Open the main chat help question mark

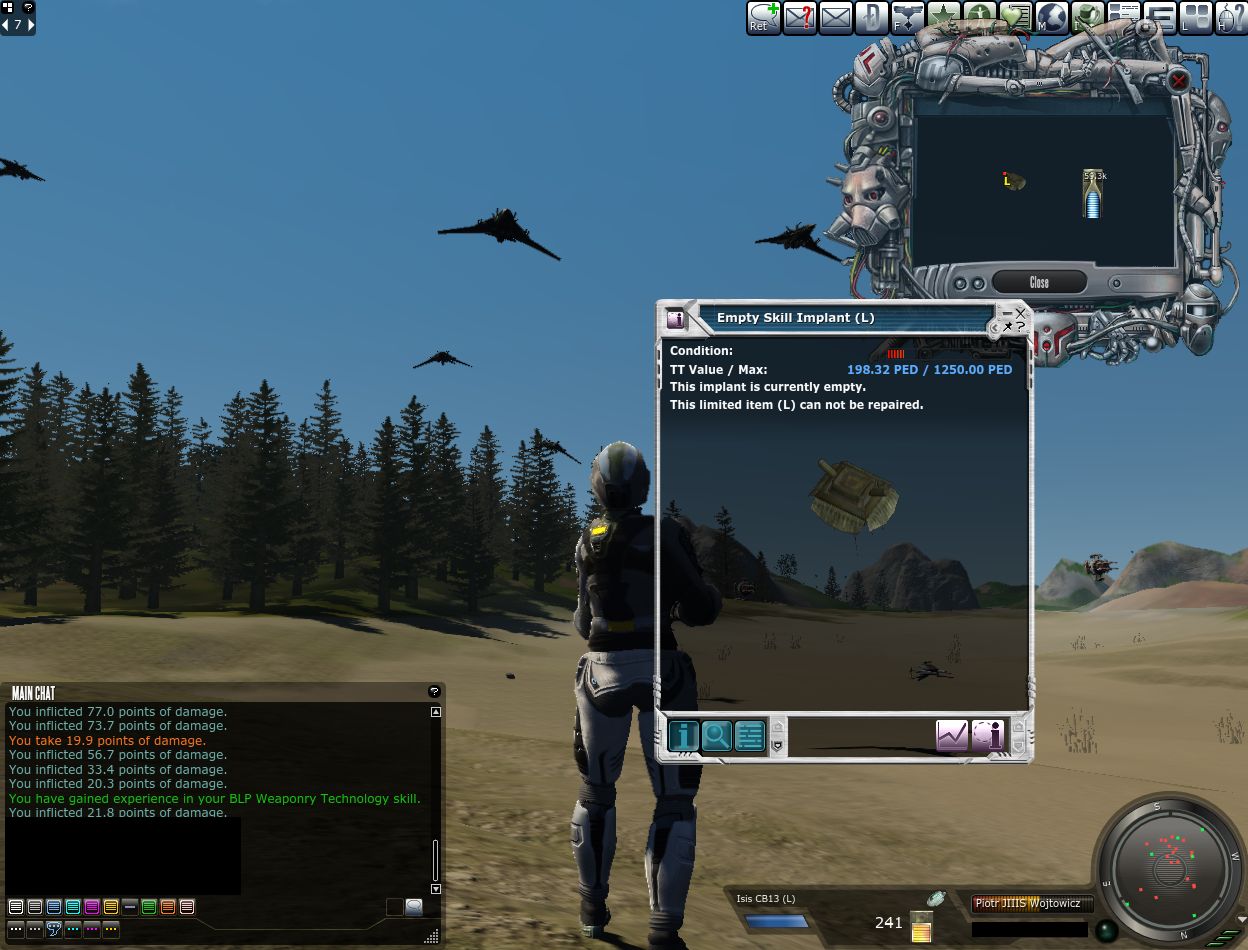[x=434, y=691]
